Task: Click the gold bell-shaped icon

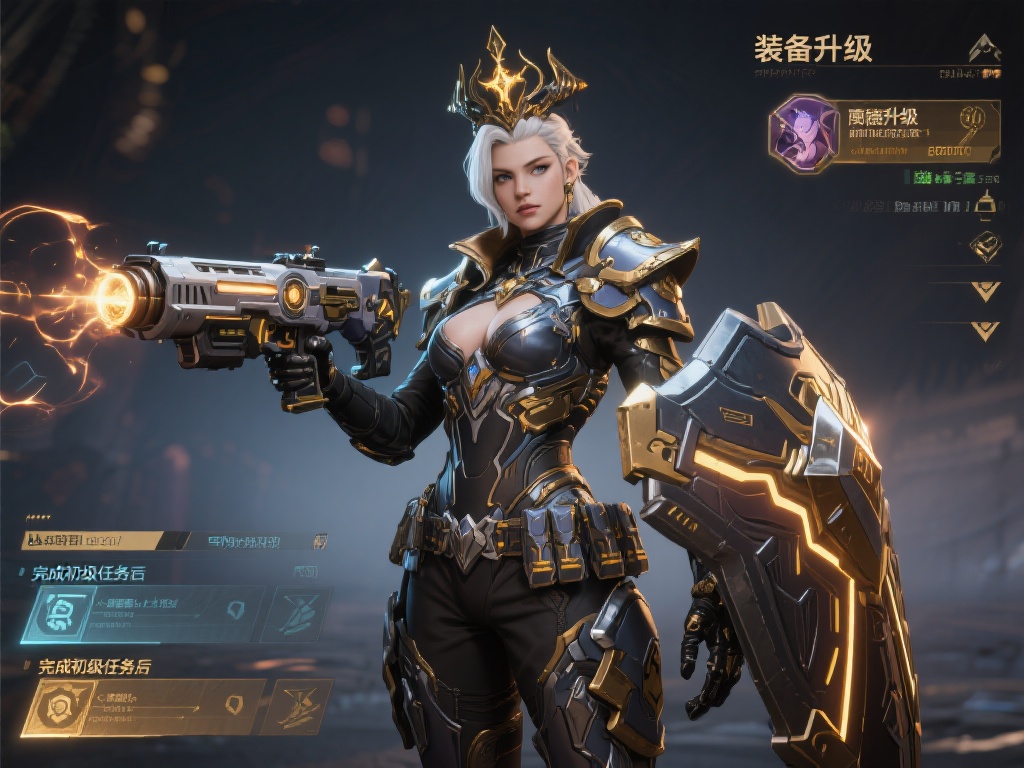Action: 986,204
